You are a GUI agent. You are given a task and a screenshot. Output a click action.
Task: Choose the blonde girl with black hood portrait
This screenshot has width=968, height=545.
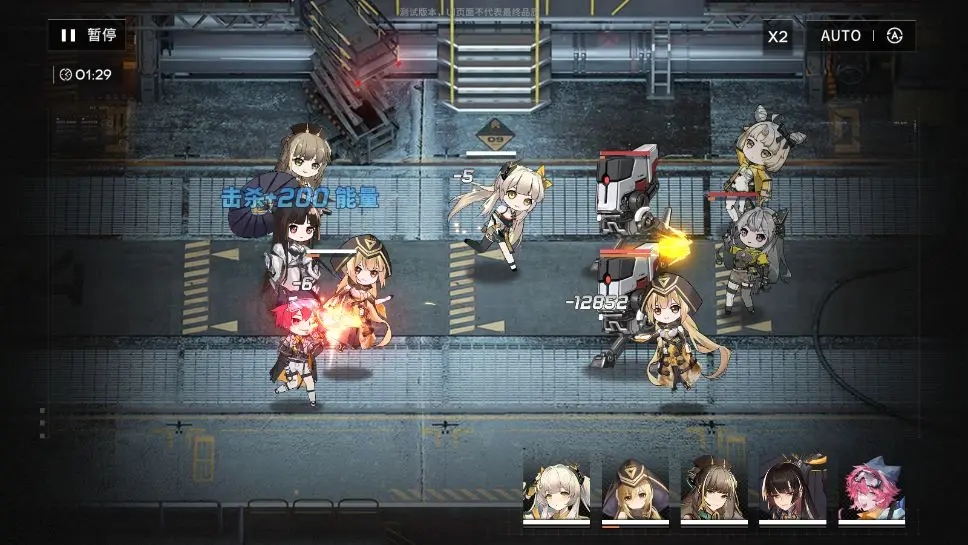pos(635,488)
